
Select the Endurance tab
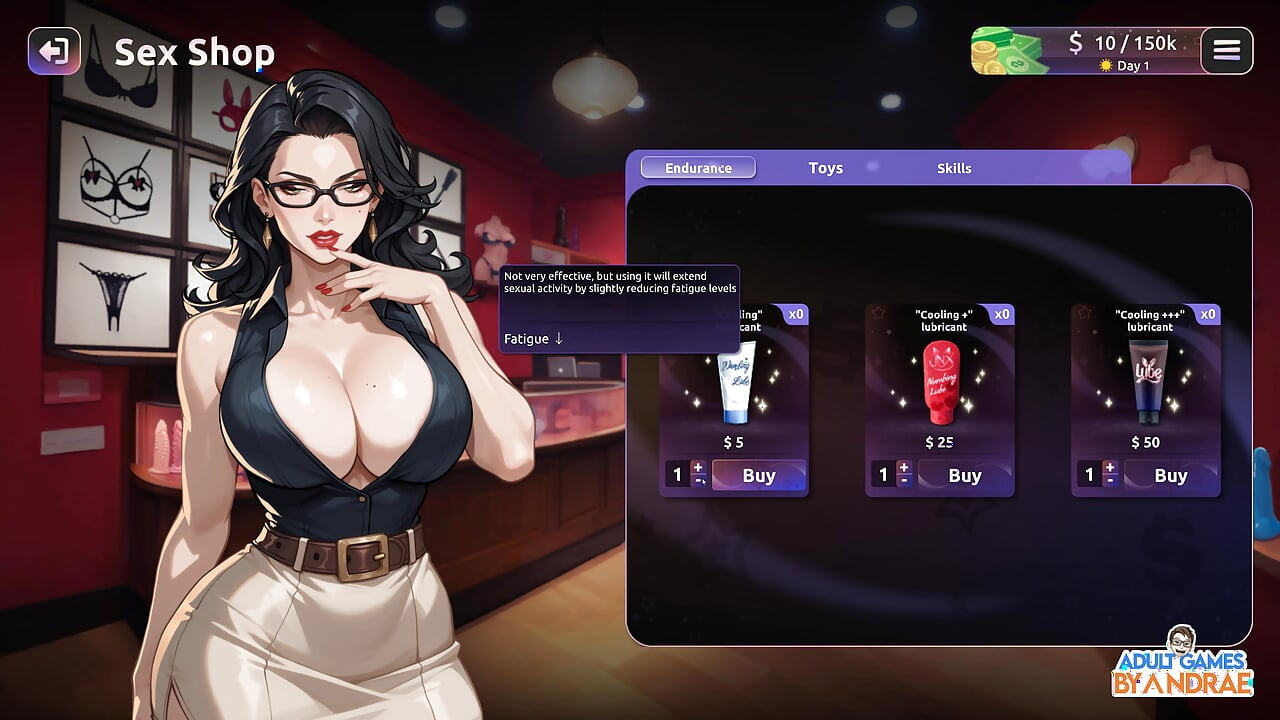tap(697, 167)
